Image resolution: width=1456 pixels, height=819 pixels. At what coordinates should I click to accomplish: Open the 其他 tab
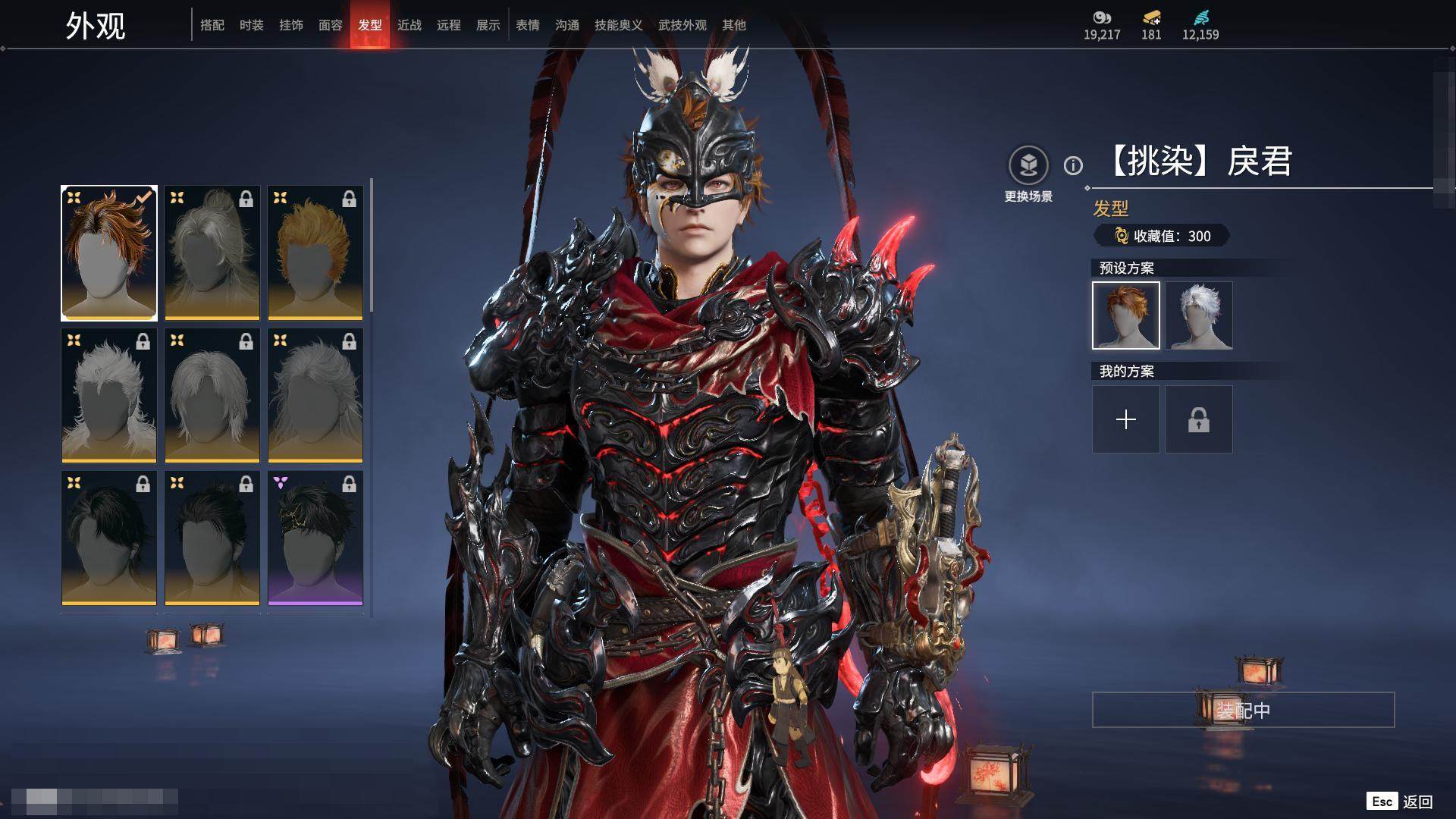[x=733, y=25]
